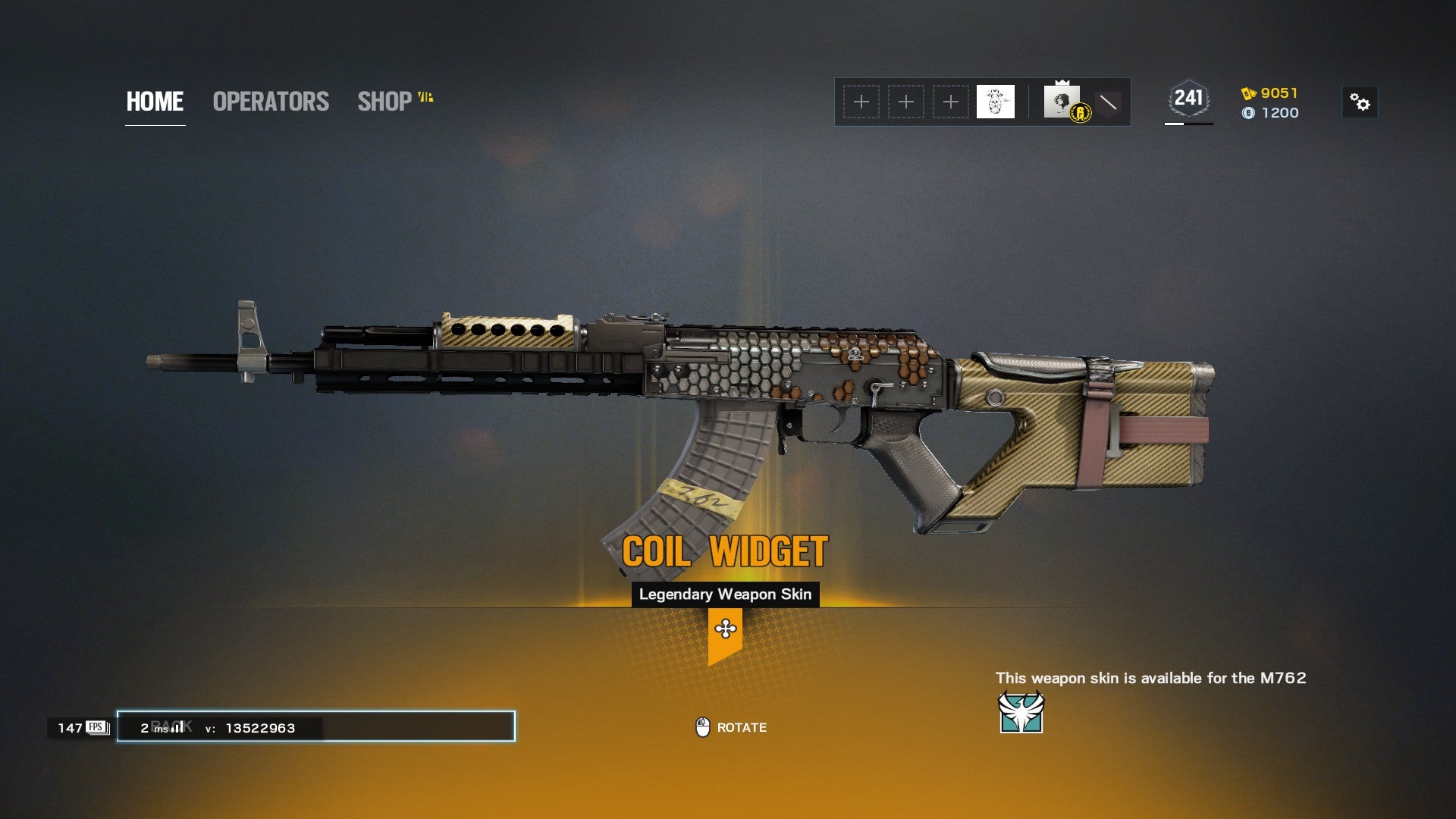Switch to the HOME tab
This screenshot has width=1456, height=819.
[155, 102]
